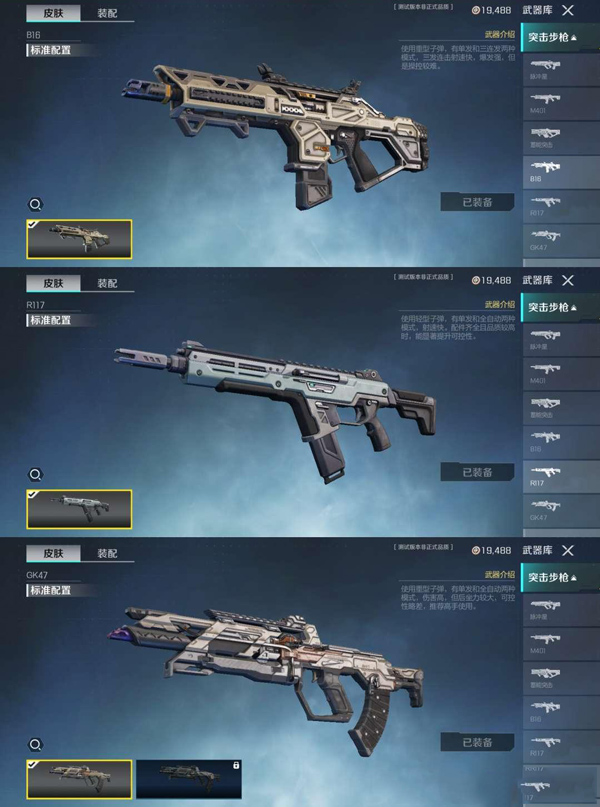Open the 装配 tab on the R117 screen

tap(107, 283)
